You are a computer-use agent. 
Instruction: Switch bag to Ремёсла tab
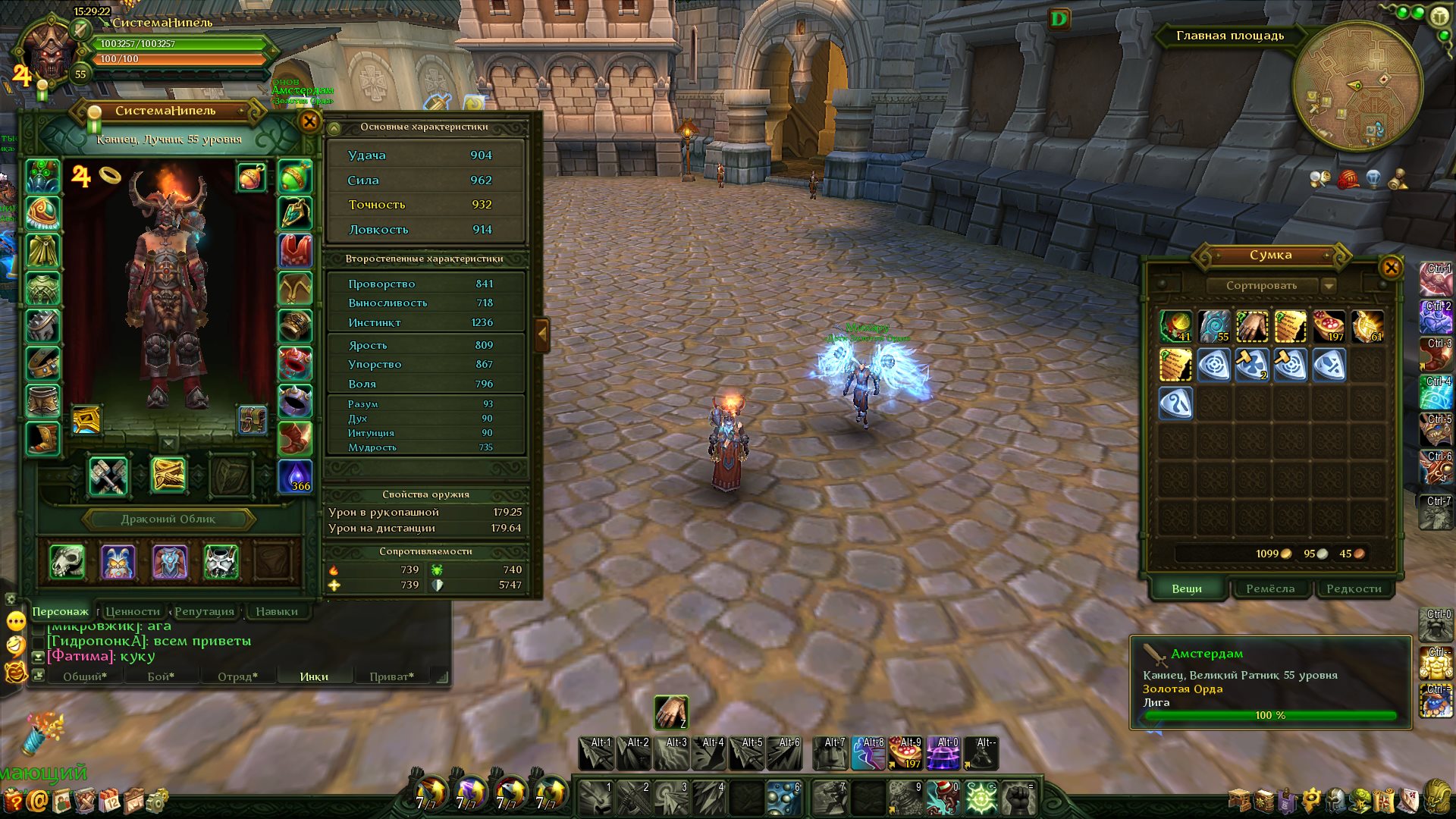pos(1270,588)
